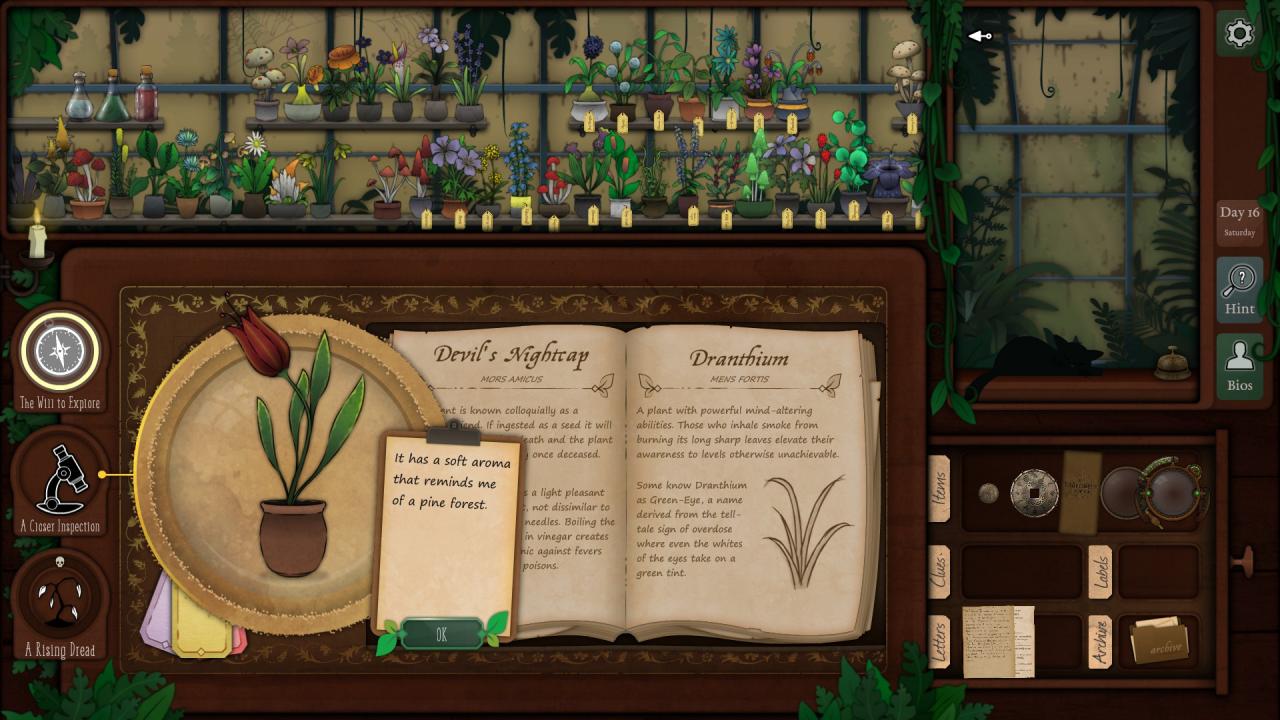
Task: Pick the small brown booklet in Items
Action: (x=1079, y=492)
